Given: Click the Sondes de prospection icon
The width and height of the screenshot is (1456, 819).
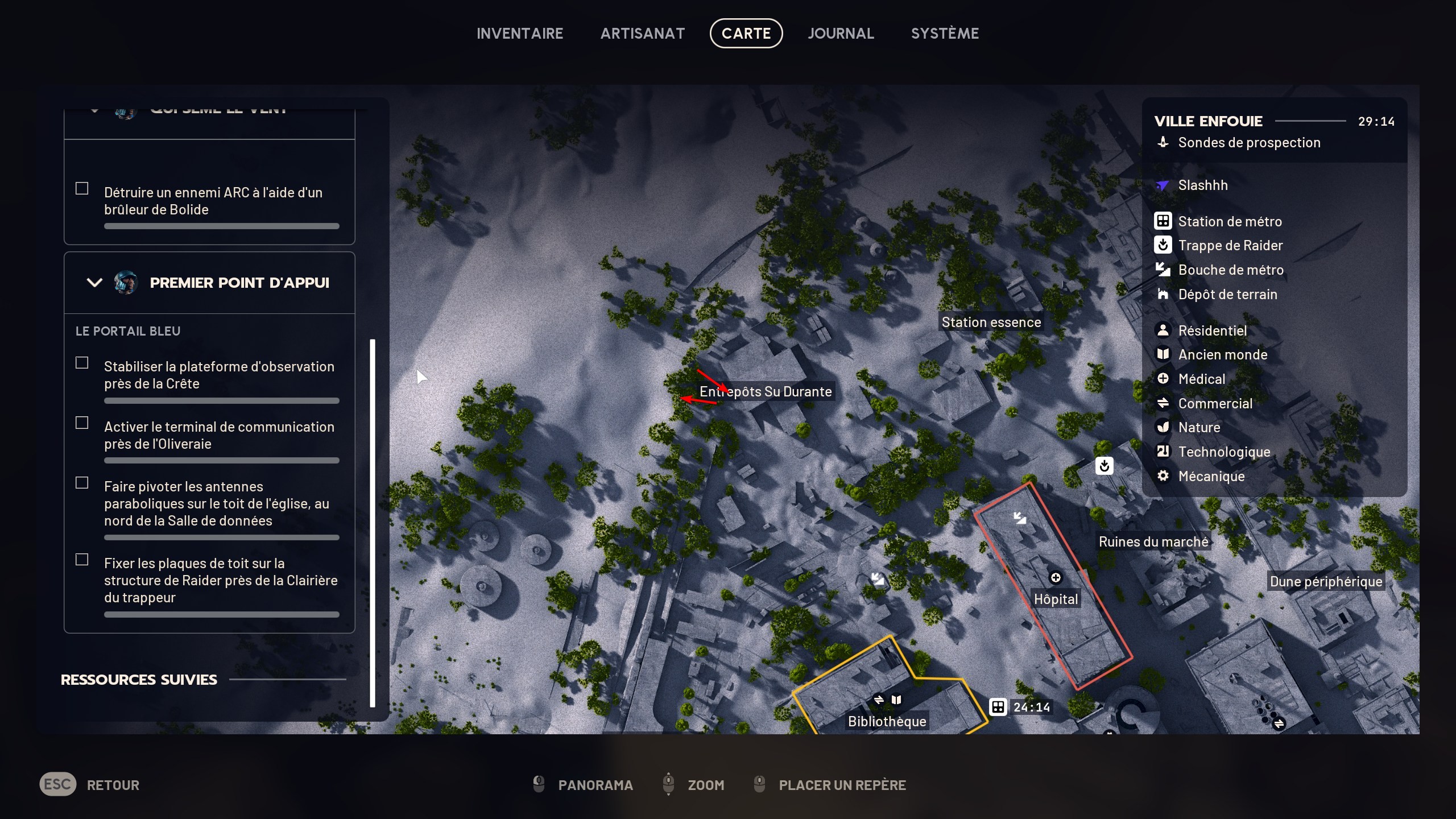Looking at the screenshot, I should pyautogui.click(x=1164, y=142).
